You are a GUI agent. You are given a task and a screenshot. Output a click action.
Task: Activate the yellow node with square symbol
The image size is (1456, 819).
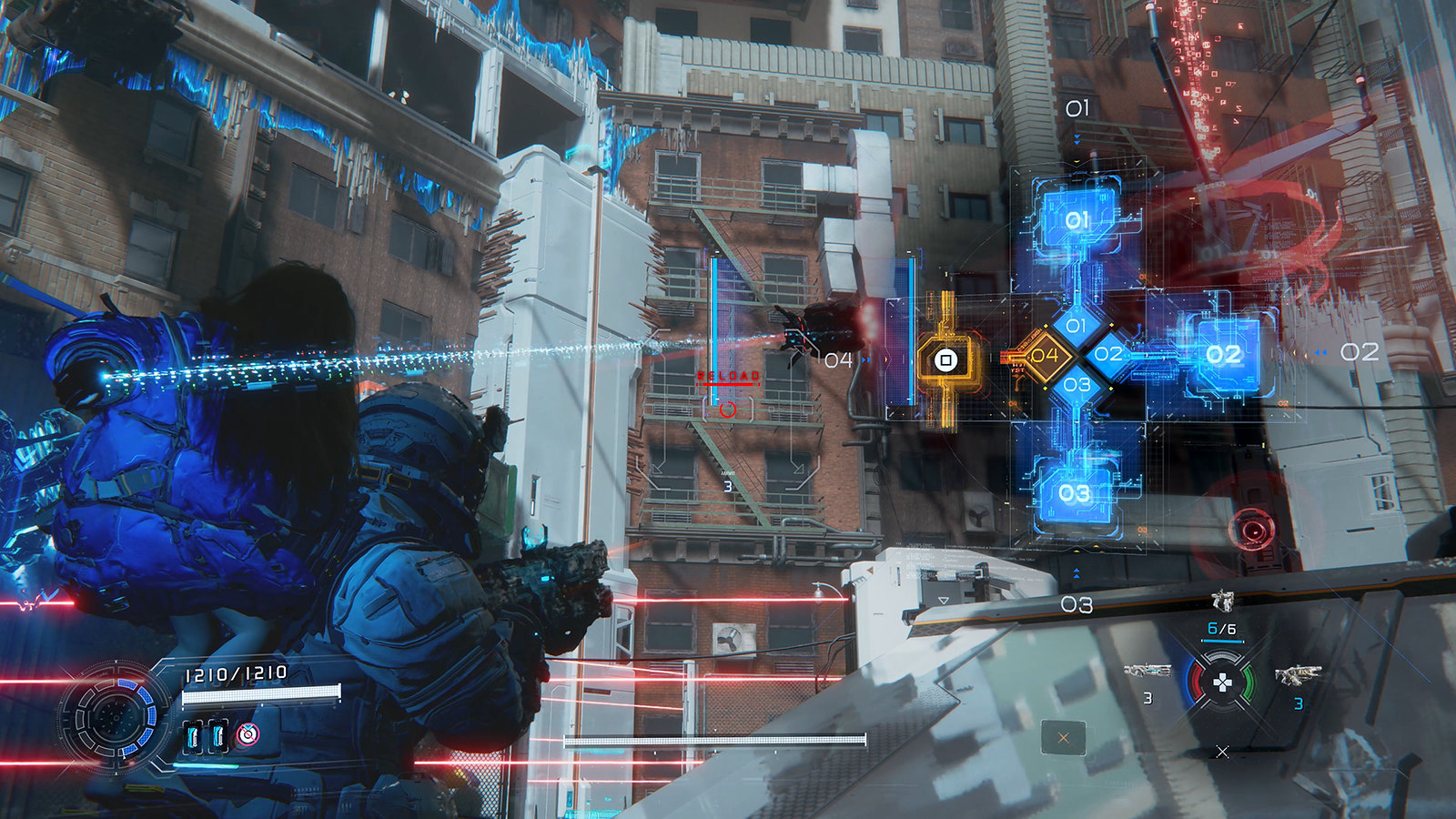pos(946,360)
